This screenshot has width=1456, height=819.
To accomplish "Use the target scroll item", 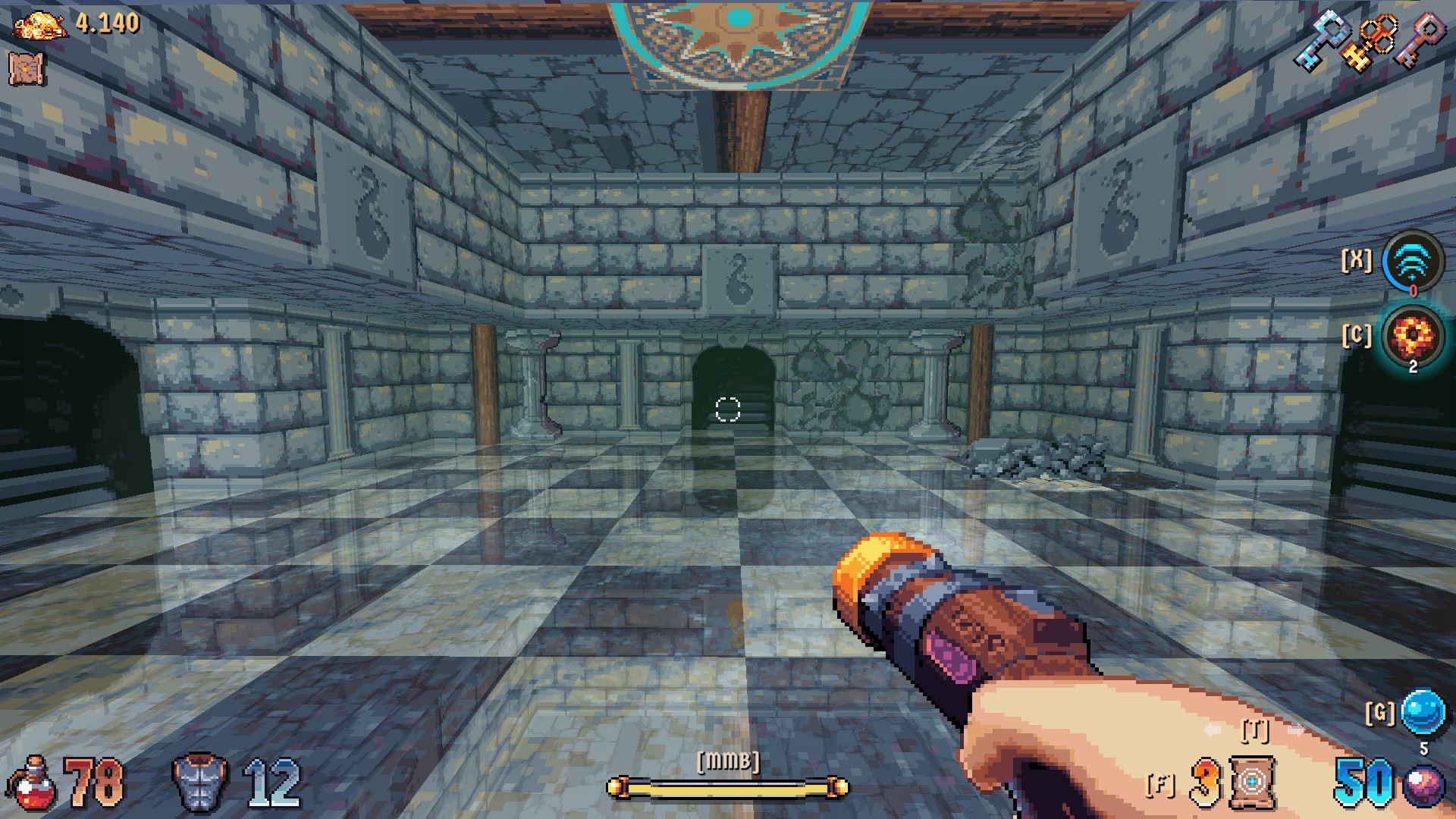I will pyautogui.click(x=1252, y=782).
